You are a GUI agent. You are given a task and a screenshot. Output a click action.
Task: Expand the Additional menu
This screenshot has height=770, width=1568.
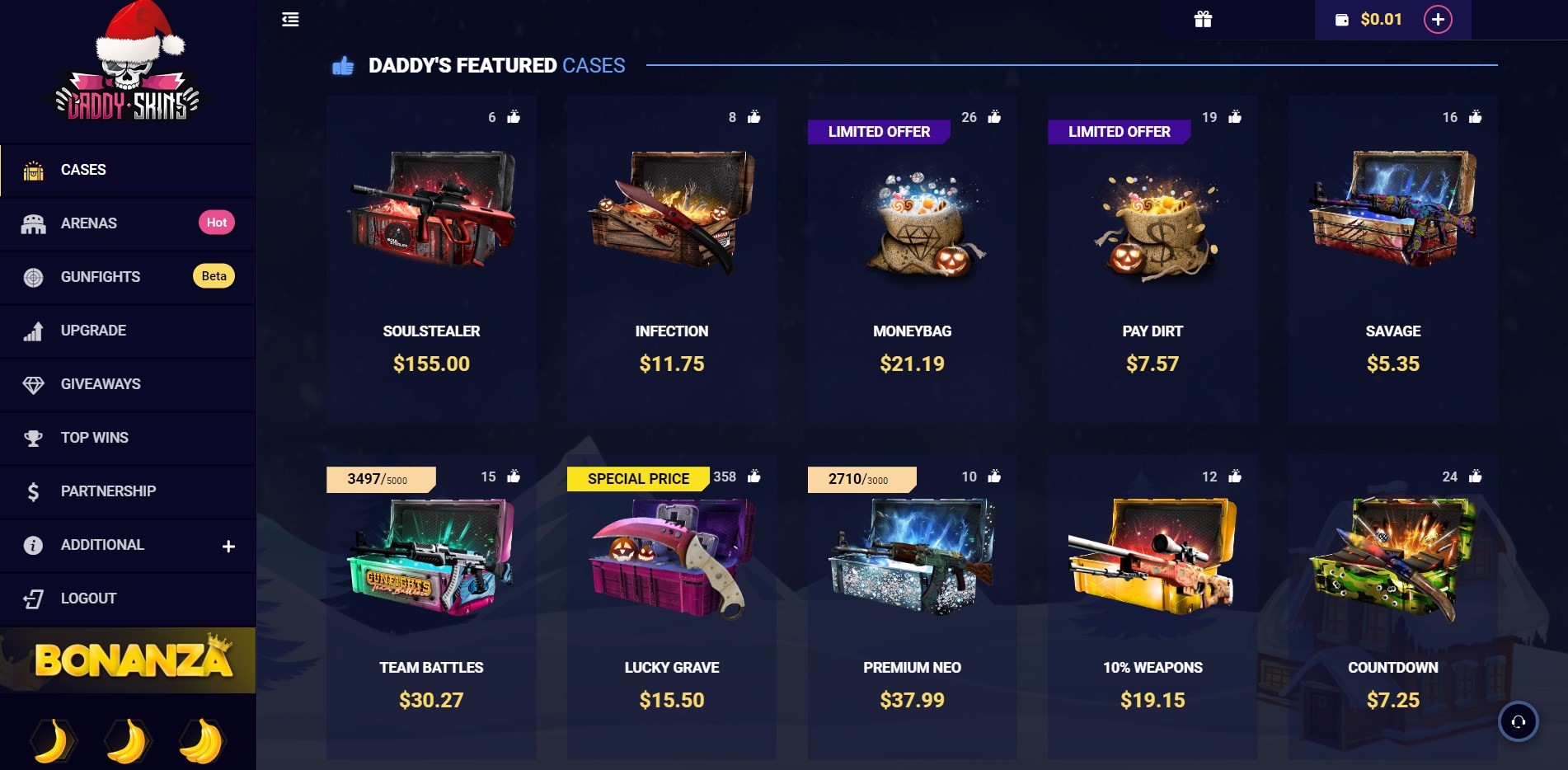(228, 546)
